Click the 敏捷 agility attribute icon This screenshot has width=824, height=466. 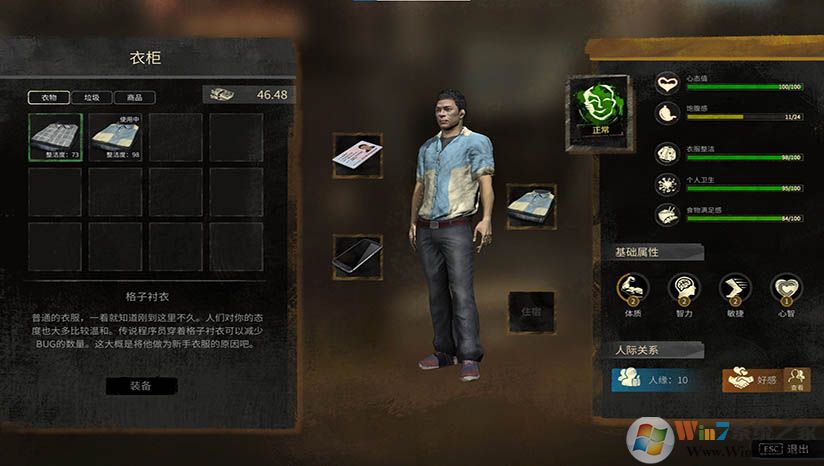735,290
